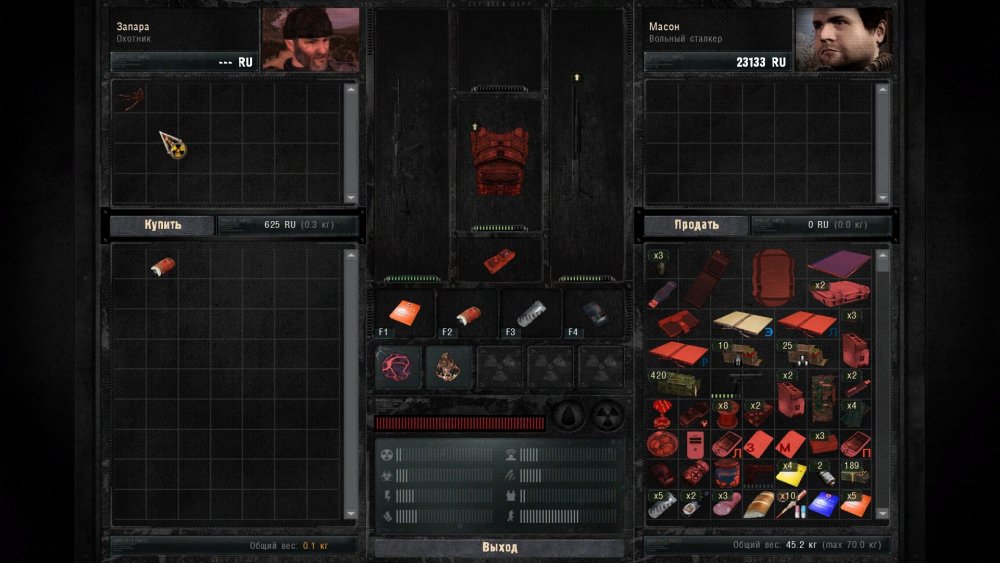Click the player inventory scroll down arrow
This screenshot has width=1000, height=563.
(x=882, y=514)
